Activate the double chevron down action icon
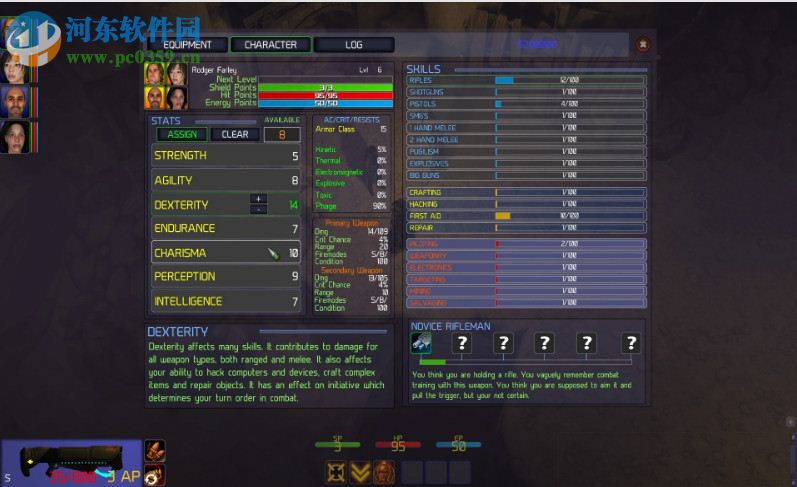The image size is (797, 487). tap(361, 472)
